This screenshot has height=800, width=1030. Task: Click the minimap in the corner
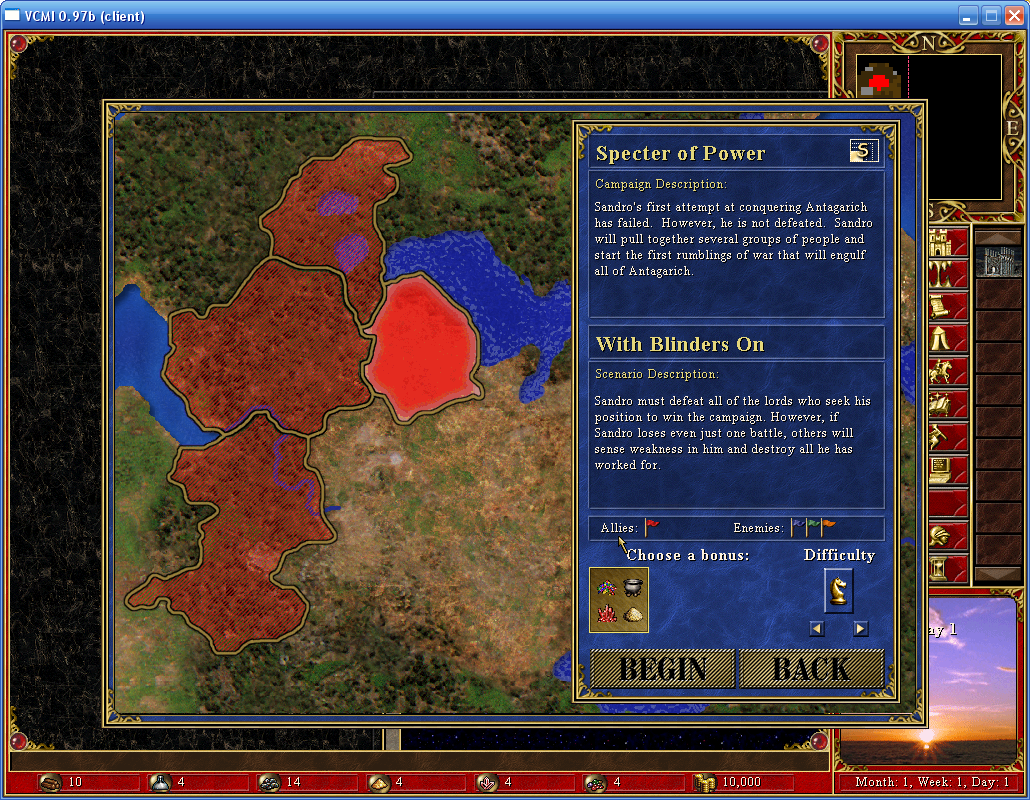[x=930, y=125]
